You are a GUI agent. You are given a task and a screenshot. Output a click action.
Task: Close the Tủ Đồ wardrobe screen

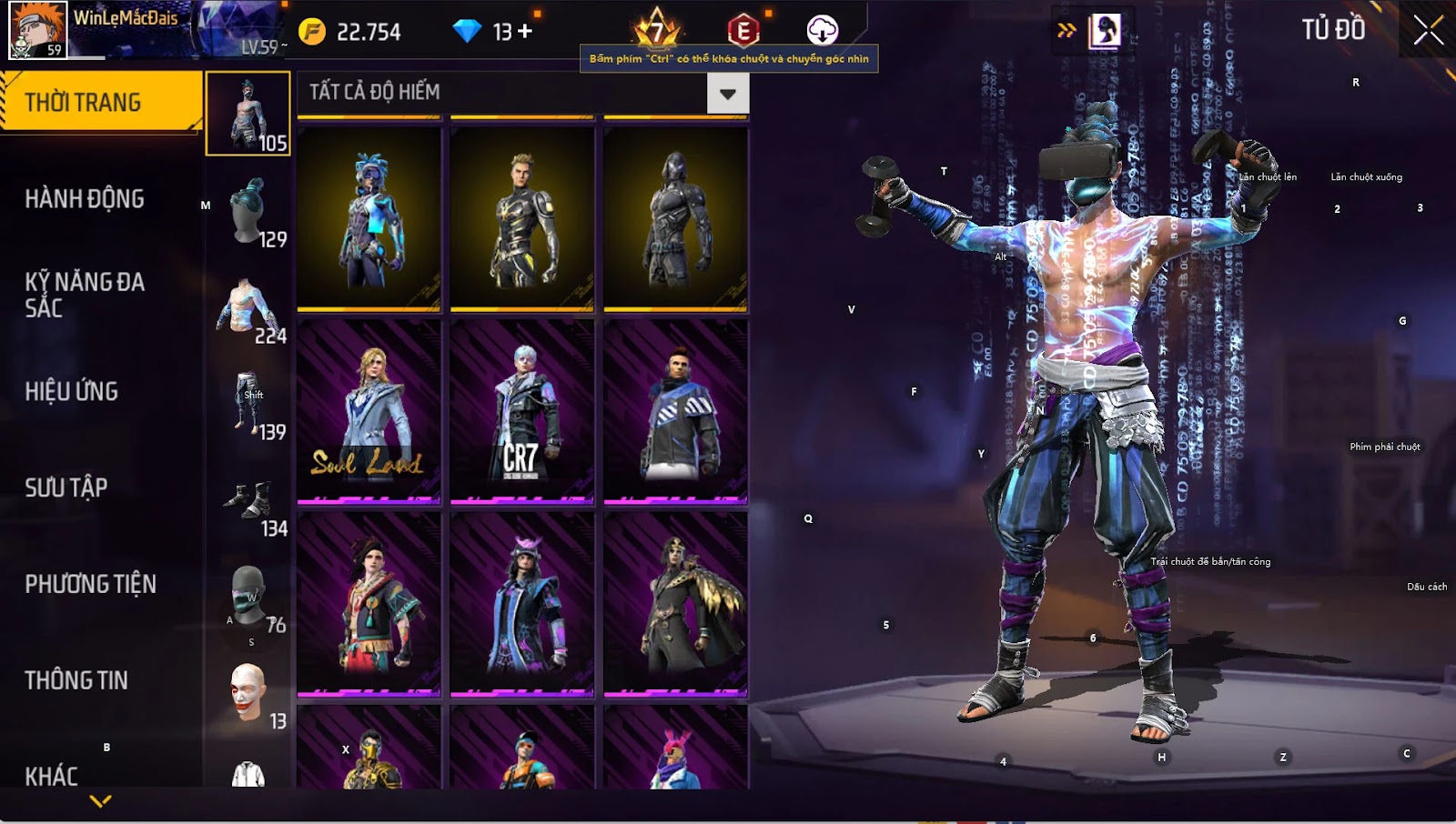point(1428,30)
